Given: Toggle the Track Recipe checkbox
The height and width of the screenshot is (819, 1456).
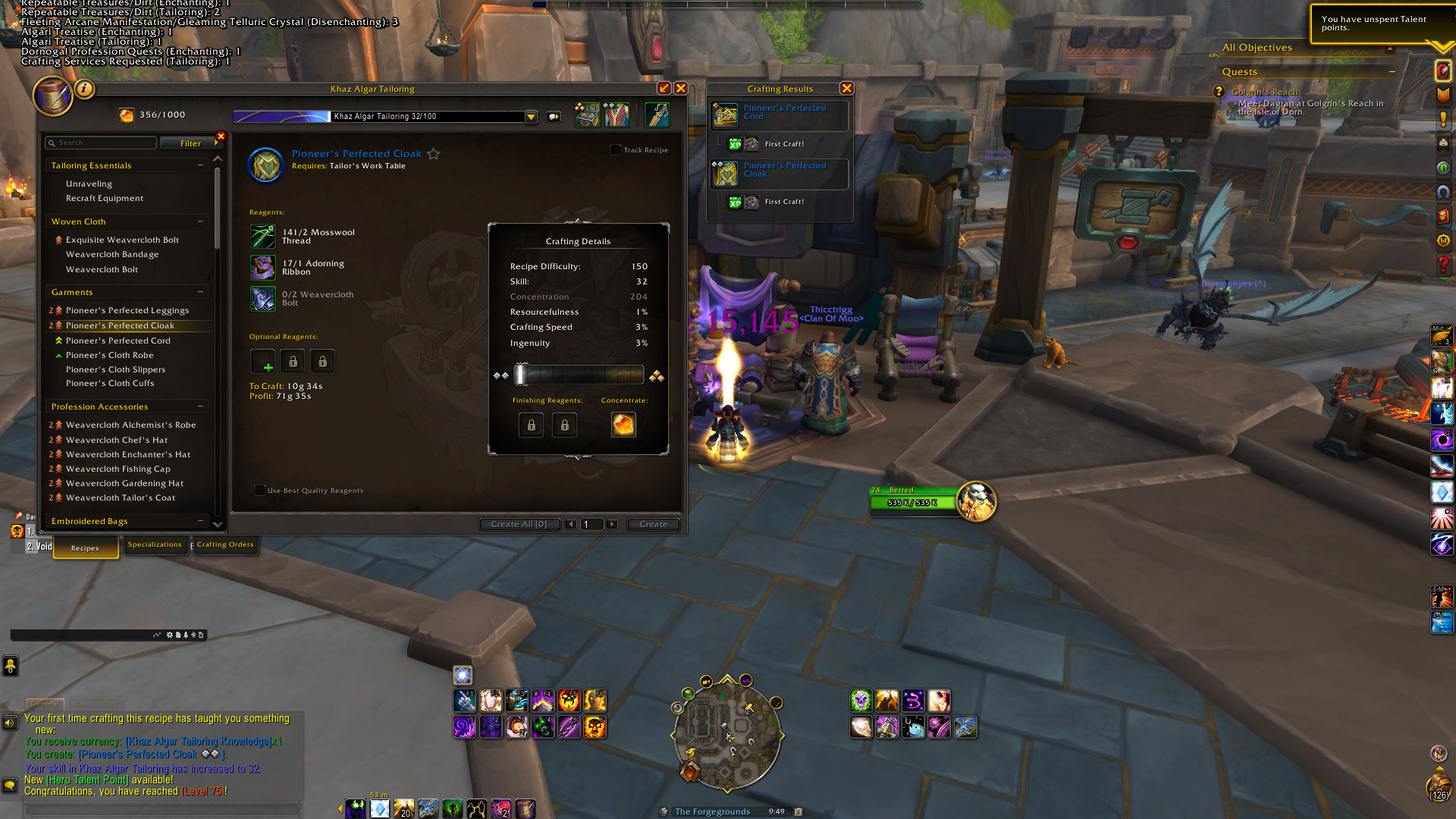Looking at the screenshot, I should [x=616, y=150].
